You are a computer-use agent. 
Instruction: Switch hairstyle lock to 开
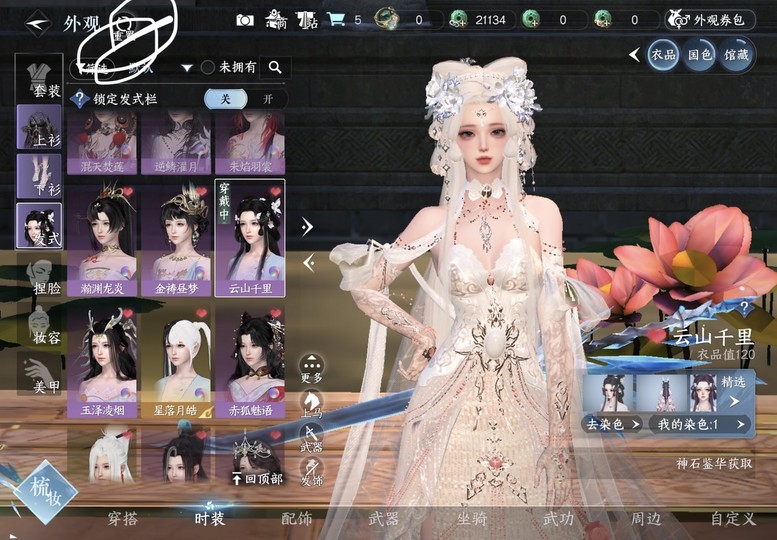click(x=267, y=99)
